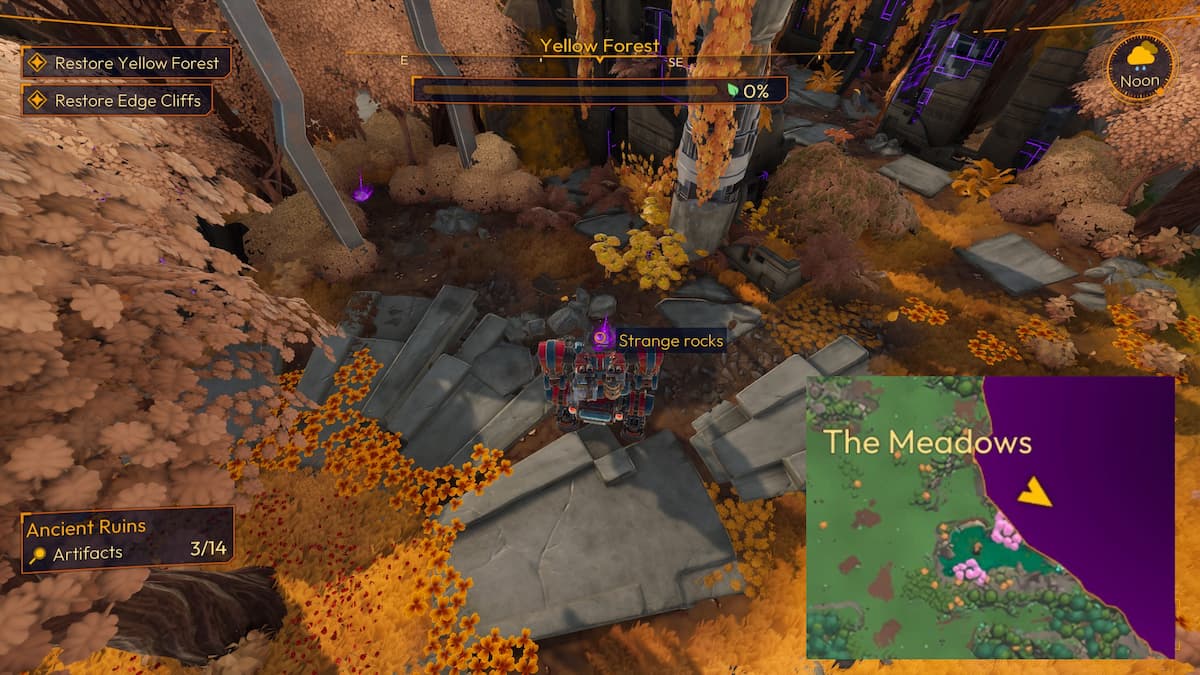The height and width of the screenshot is (675, 1200).
Task: Click the compass bar marker under Yellow Forest
Action: (x=599, y=61)
